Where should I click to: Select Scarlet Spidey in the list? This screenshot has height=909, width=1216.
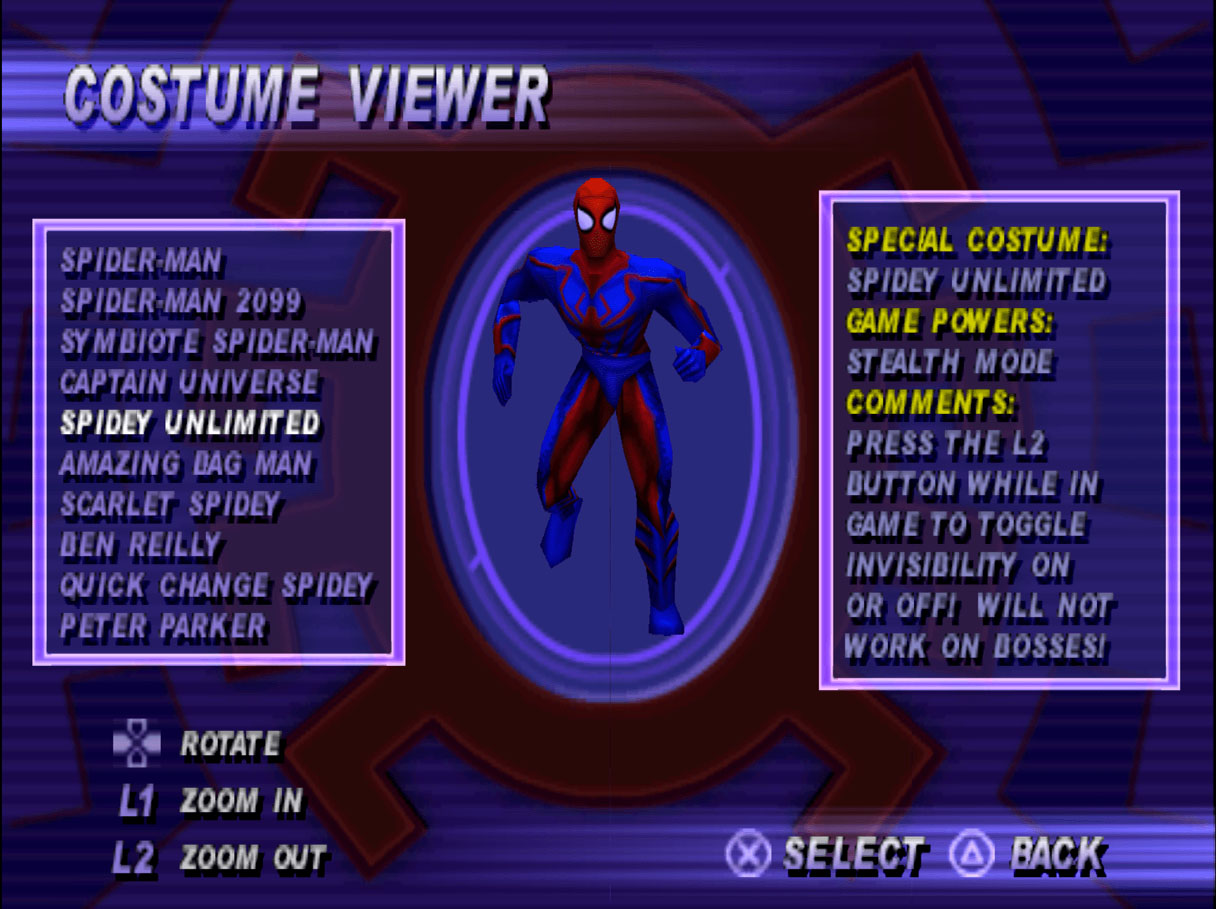click(170, 505)
